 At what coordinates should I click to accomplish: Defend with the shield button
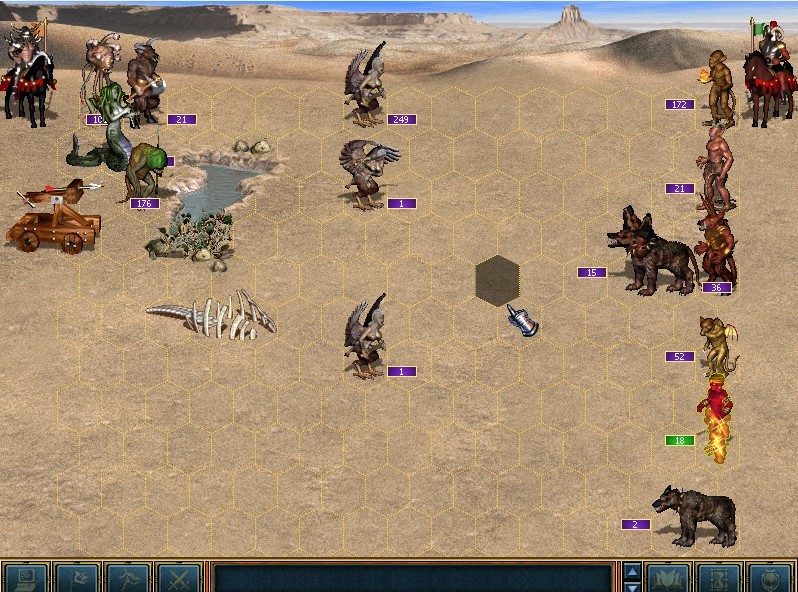click(x=770, y=578)
